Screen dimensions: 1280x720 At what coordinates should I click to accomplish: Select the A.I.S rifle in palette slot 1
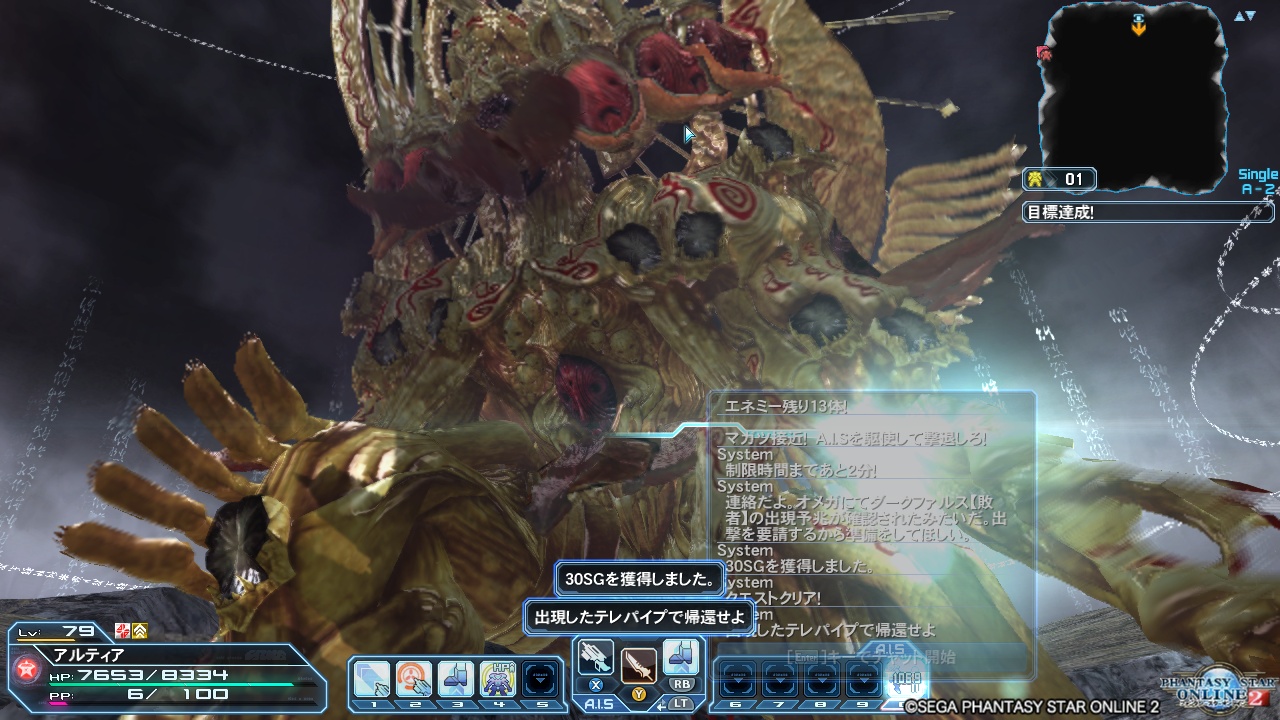click(372, 675)
